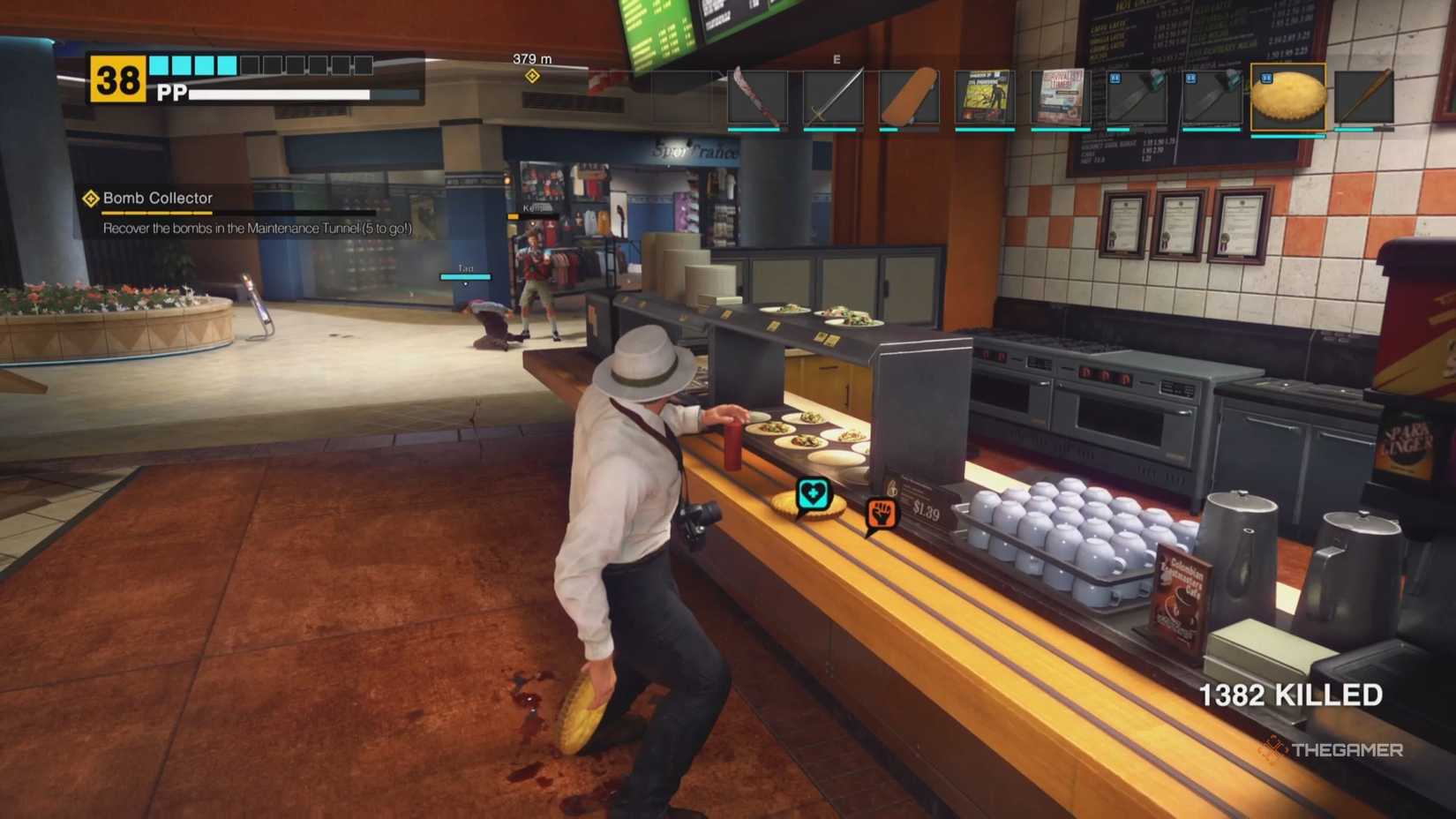Click the highlighted pie item slot

coord(1287,97)
